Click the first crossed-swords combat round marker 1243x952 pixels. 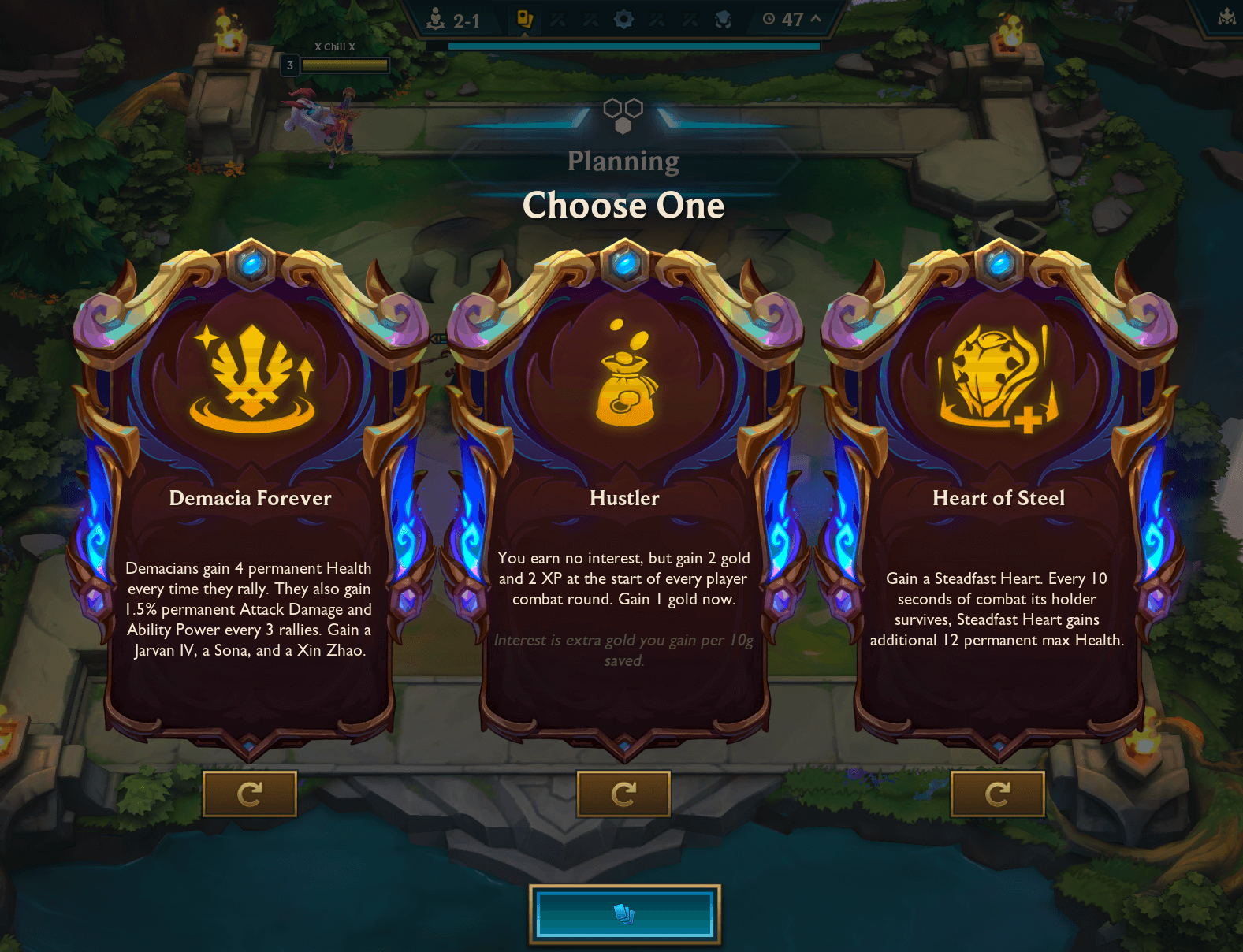coord(557,20)
